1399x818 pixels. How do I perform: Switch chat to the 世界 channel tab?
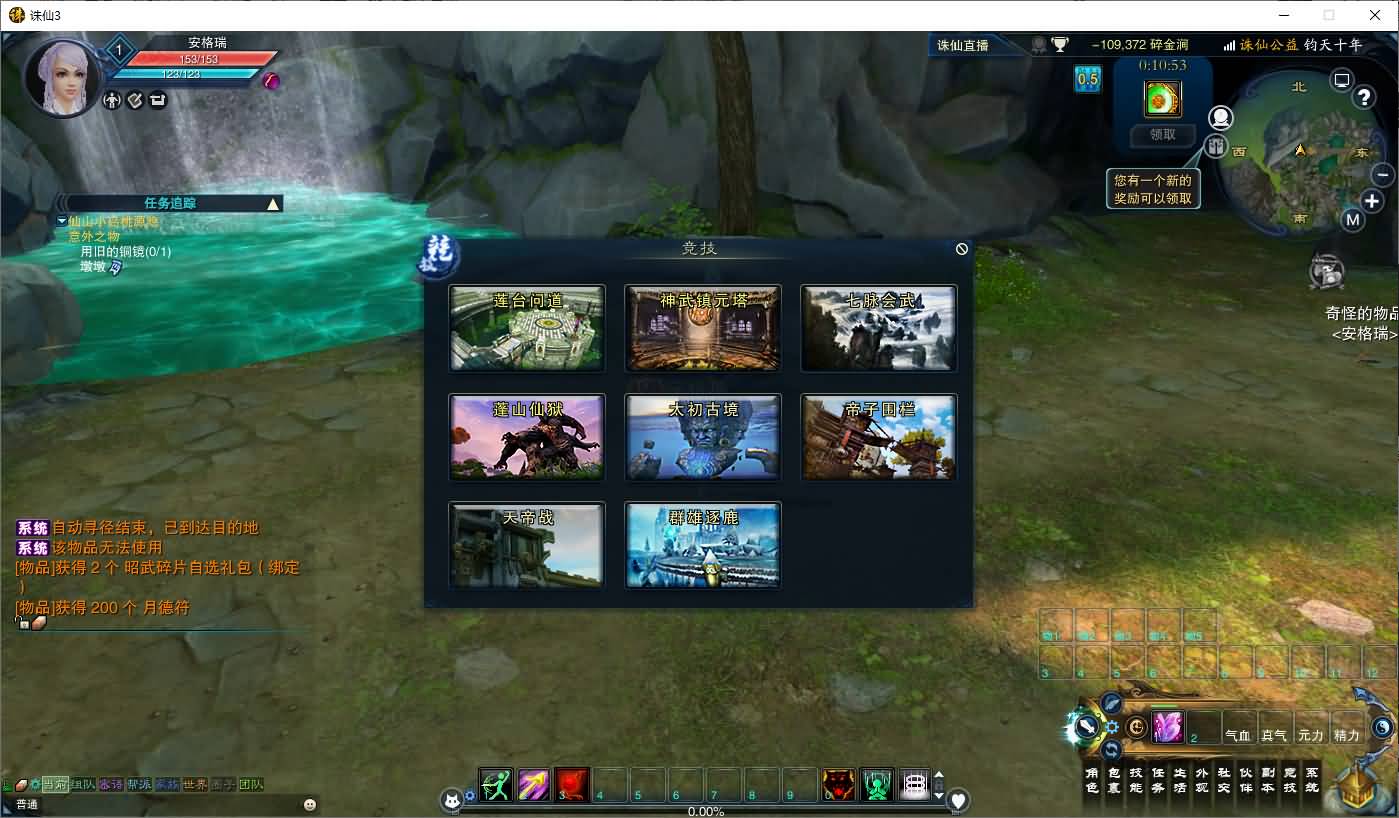tap(195, 784)
